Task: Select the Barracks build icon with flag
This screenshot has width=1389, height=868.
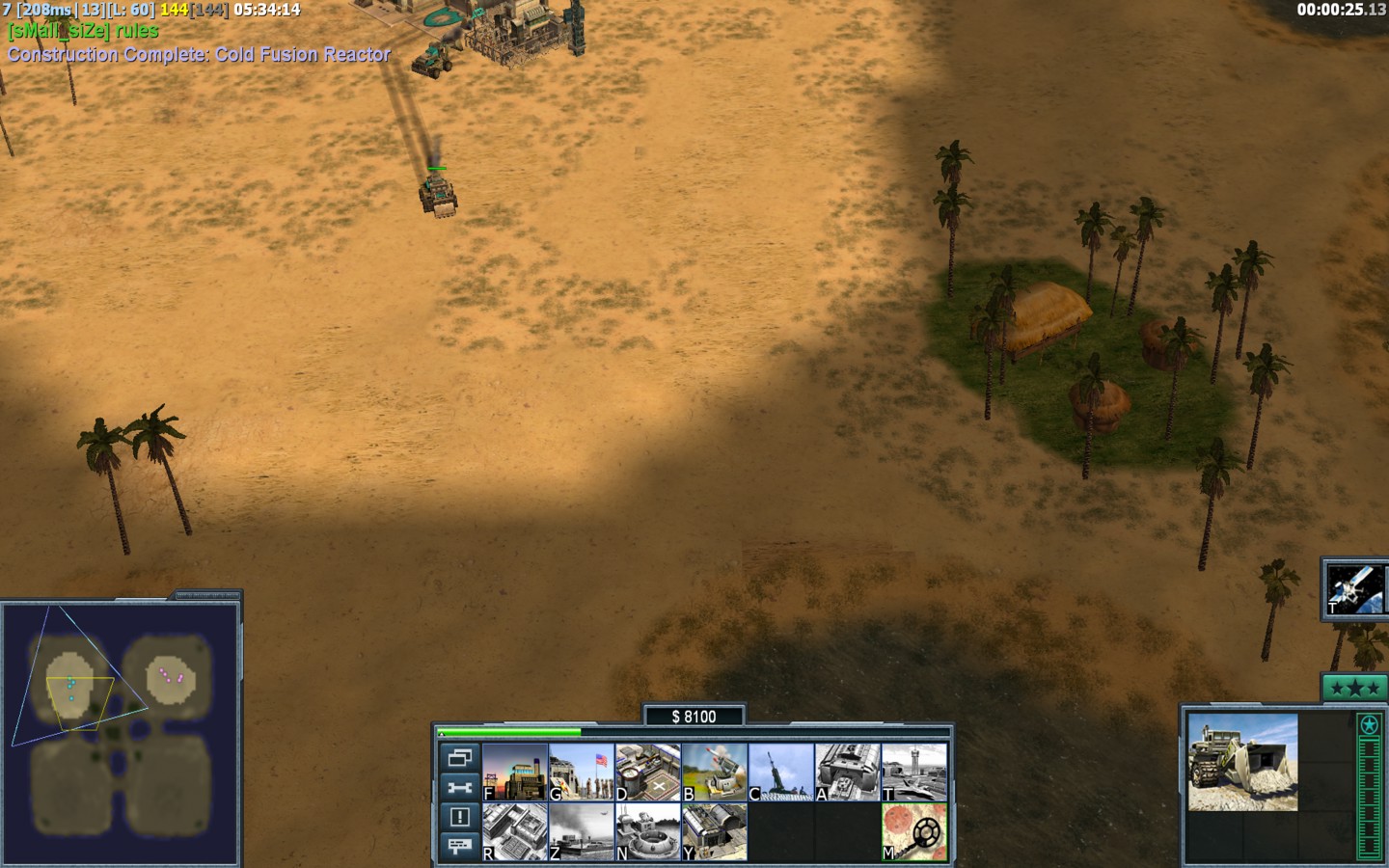Action: (x=582, y=772)
